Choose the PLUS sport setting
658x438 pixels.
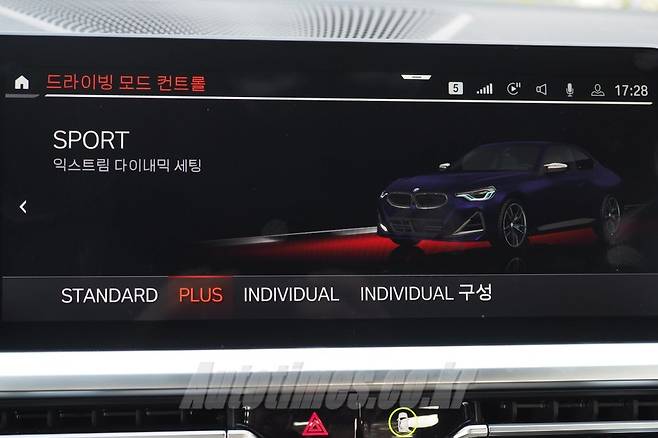pos(200,295)
